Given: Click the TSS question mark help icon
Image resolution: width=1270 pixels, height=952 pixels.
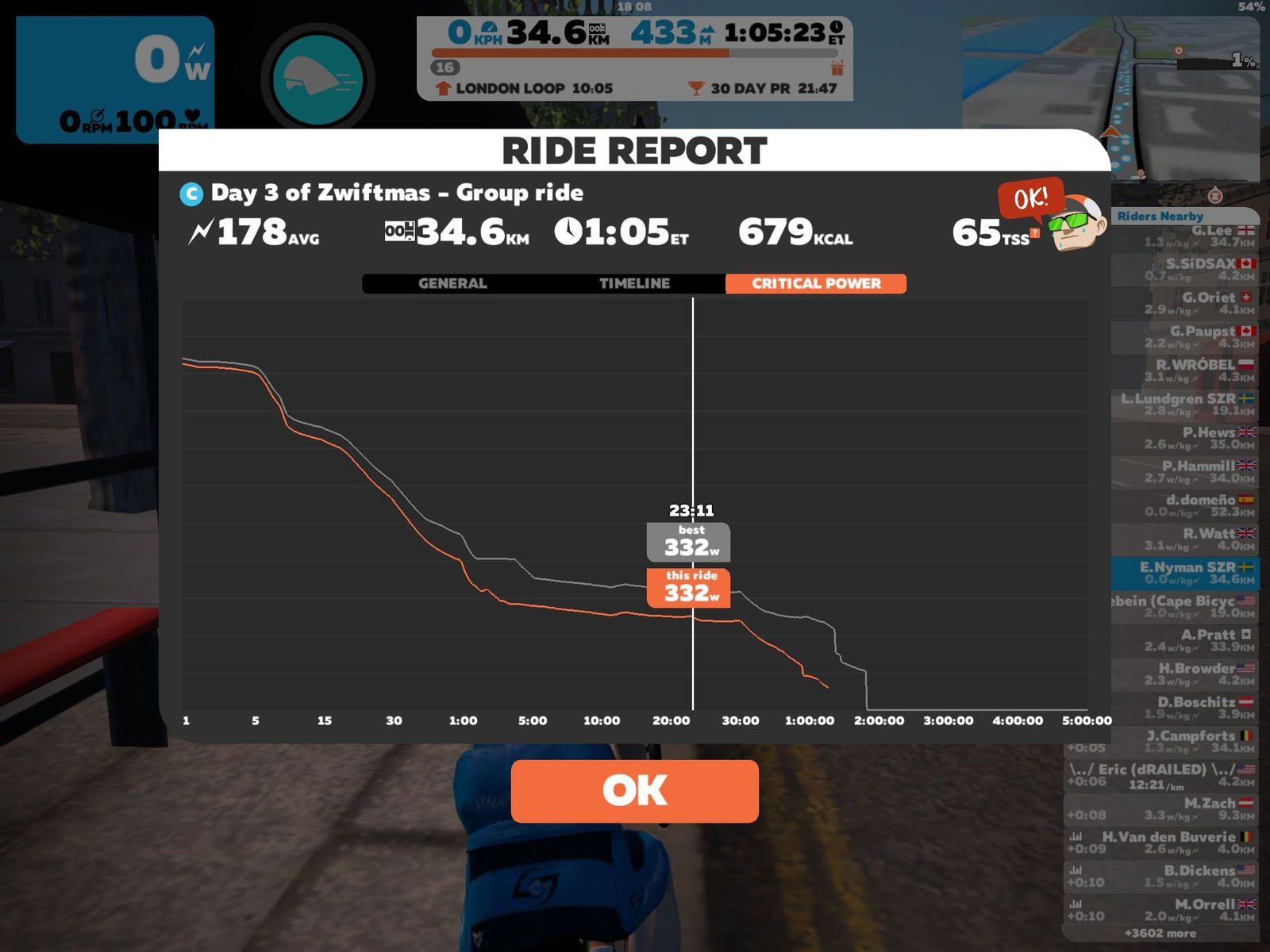Looking at the screenshot, I should tap(1034, 232).
